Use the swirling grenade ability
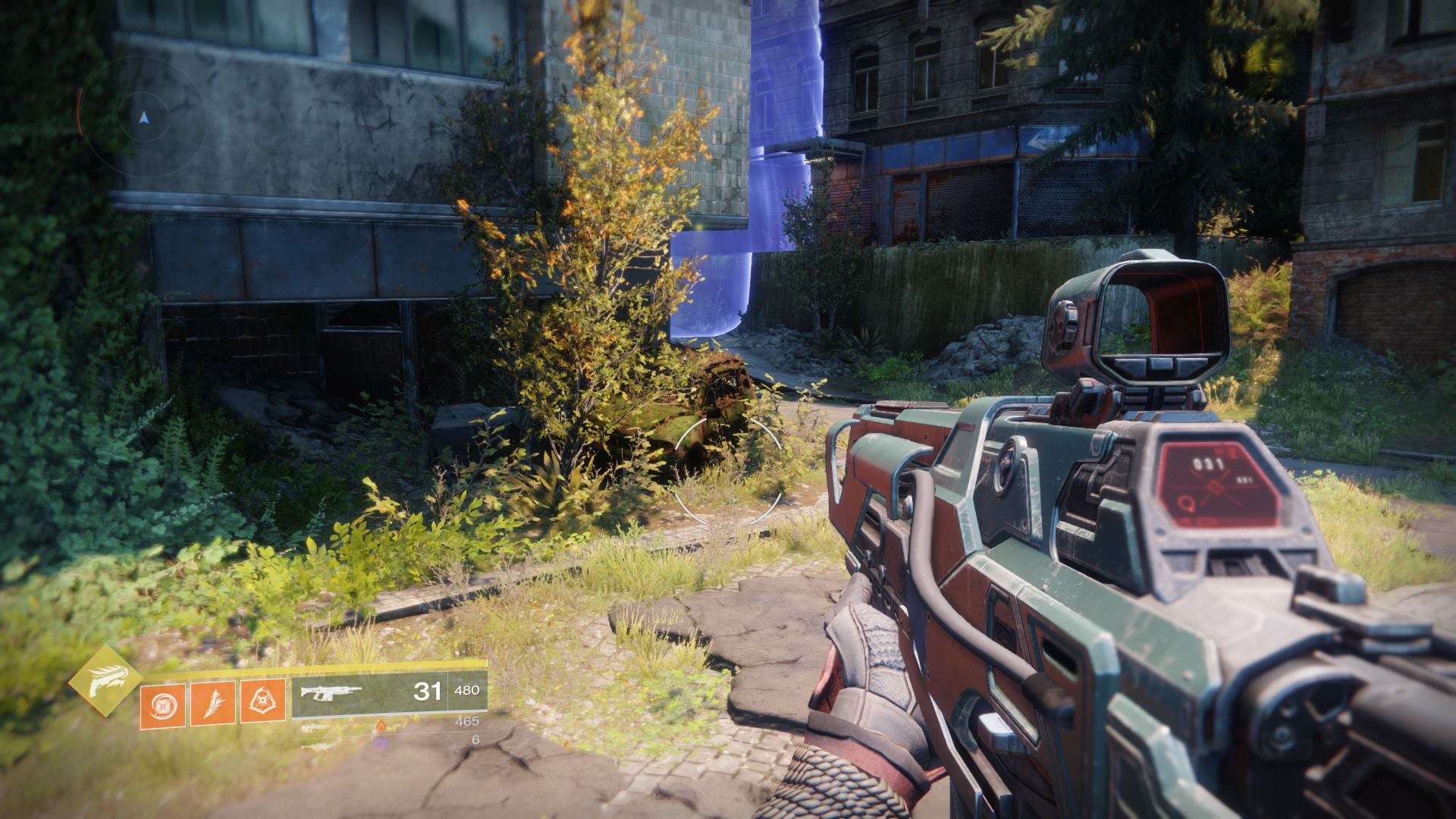The height and width of the screenshot is (819, 1456). pos(162,705)
